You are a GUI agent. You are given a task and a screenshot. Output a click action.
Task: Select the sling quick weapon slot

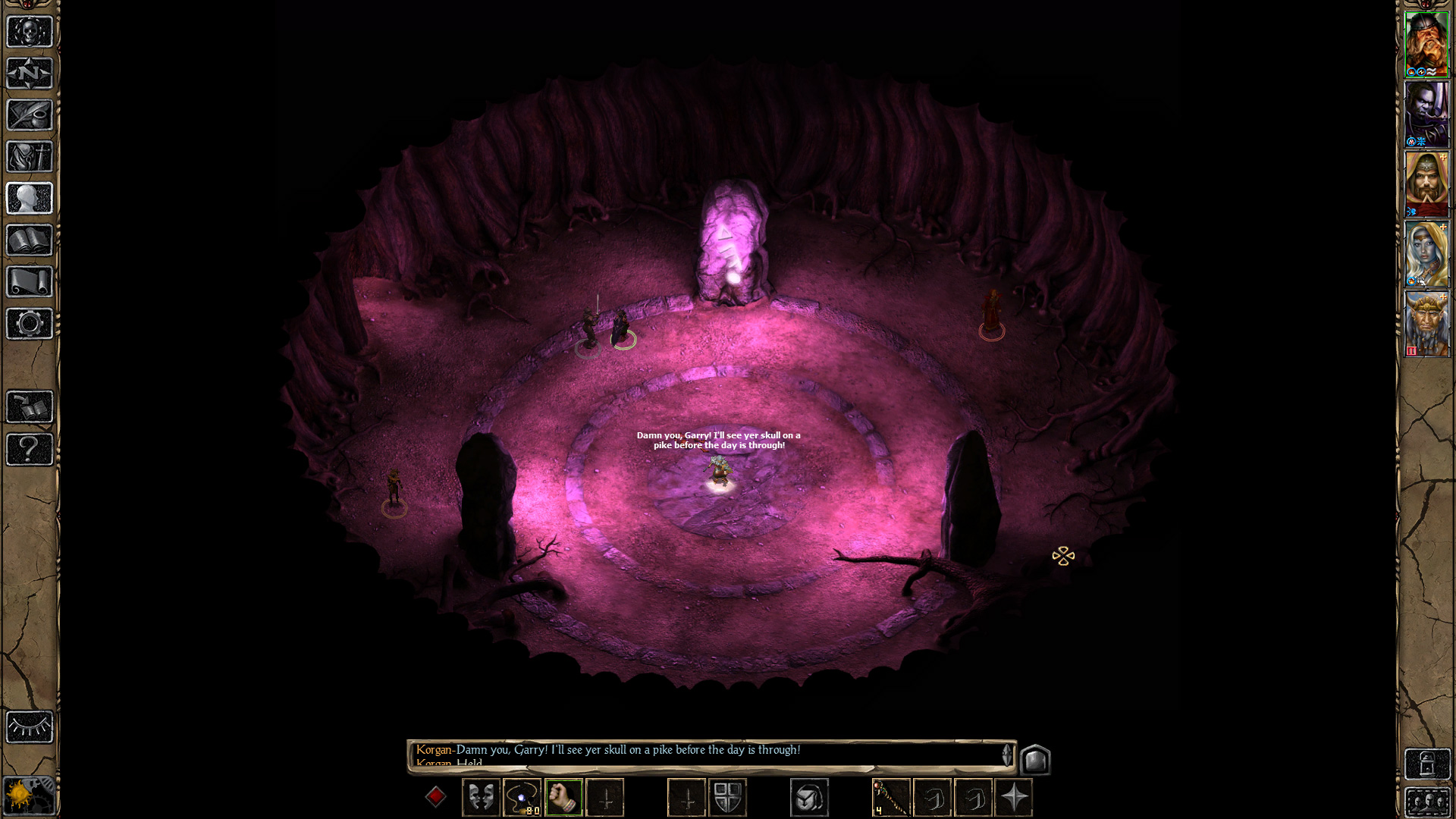tap(522, 796)
